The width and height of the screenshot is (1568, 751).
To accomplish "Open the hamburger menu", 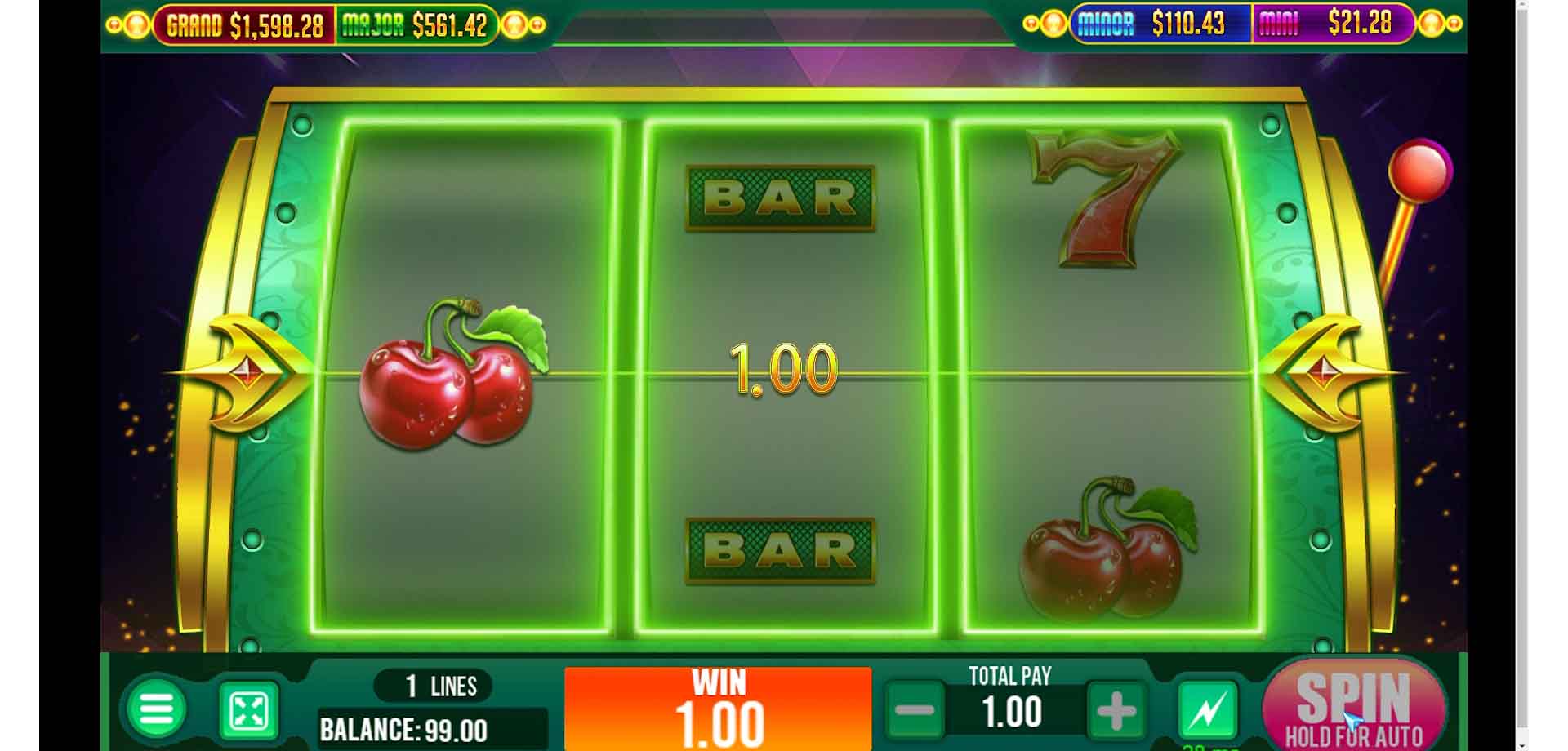I will (x=157, y=709).
